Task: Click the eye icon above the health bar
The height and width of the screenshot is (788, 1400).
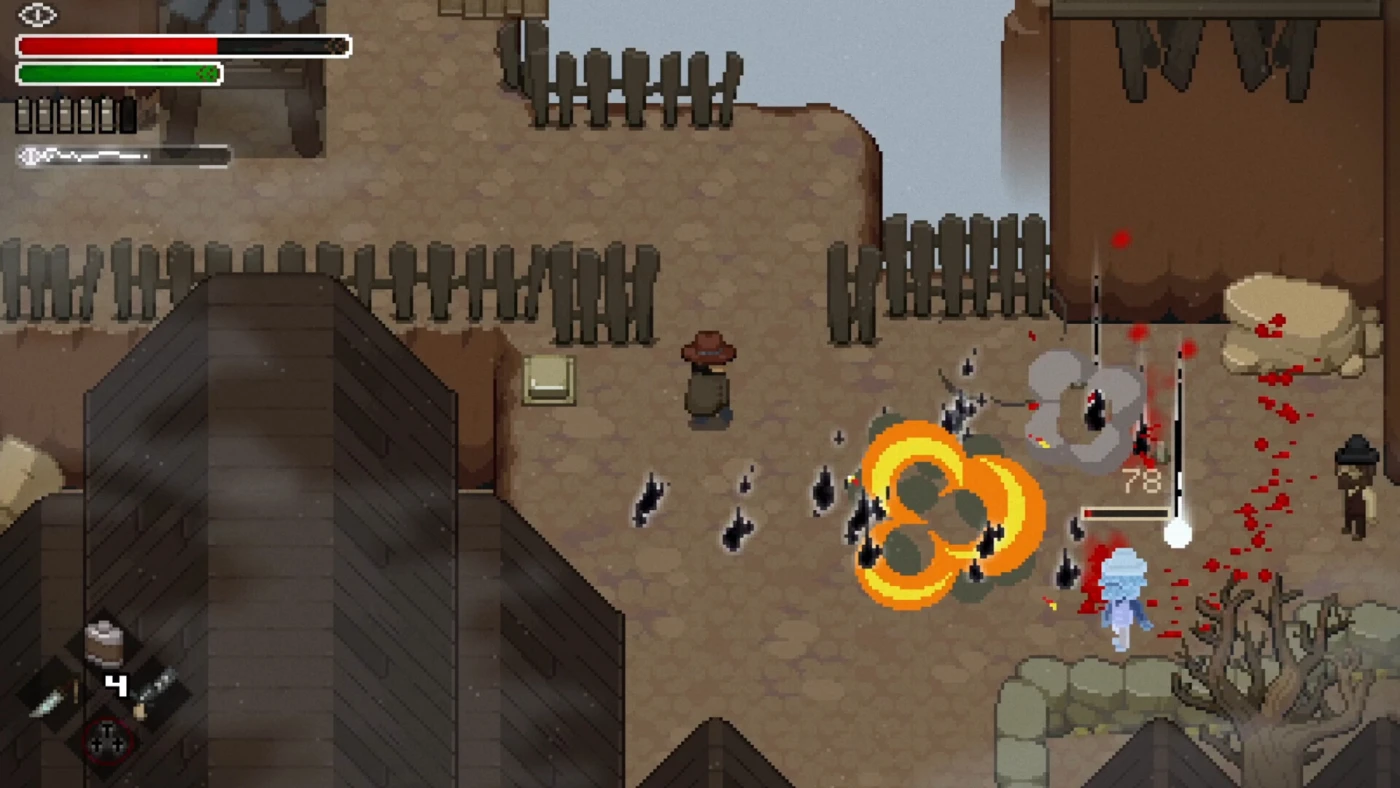Action: tap(38, 15)
